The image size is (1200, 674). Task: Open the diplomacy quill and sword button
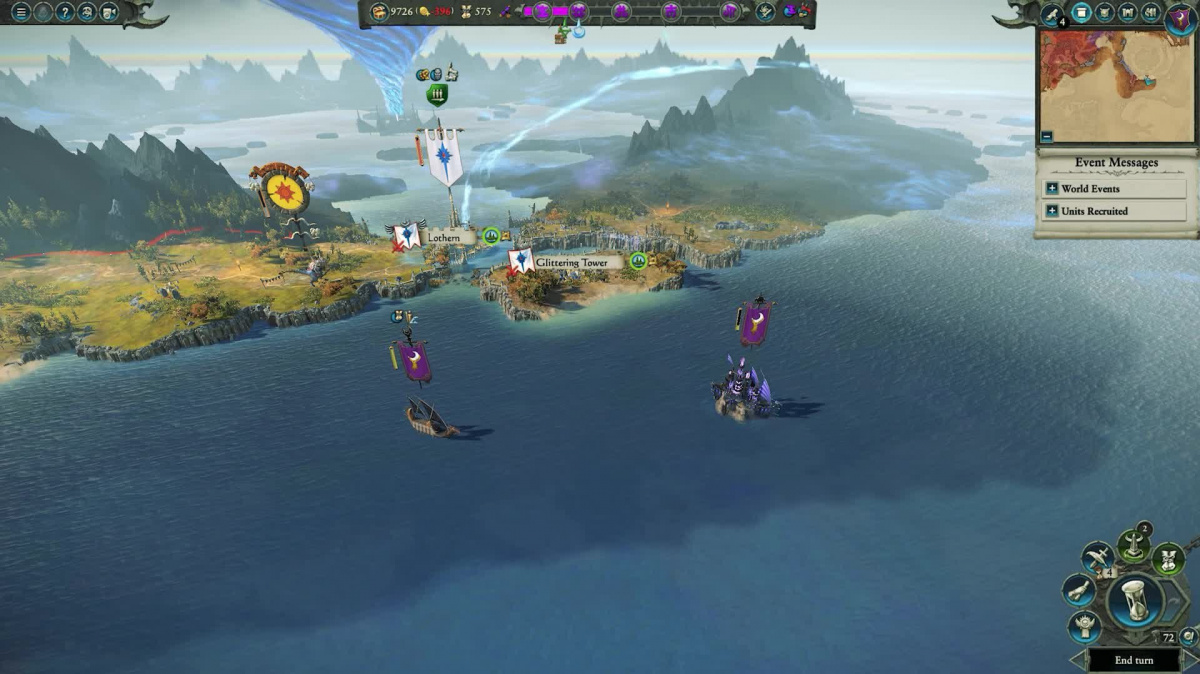pos(1097,557)
